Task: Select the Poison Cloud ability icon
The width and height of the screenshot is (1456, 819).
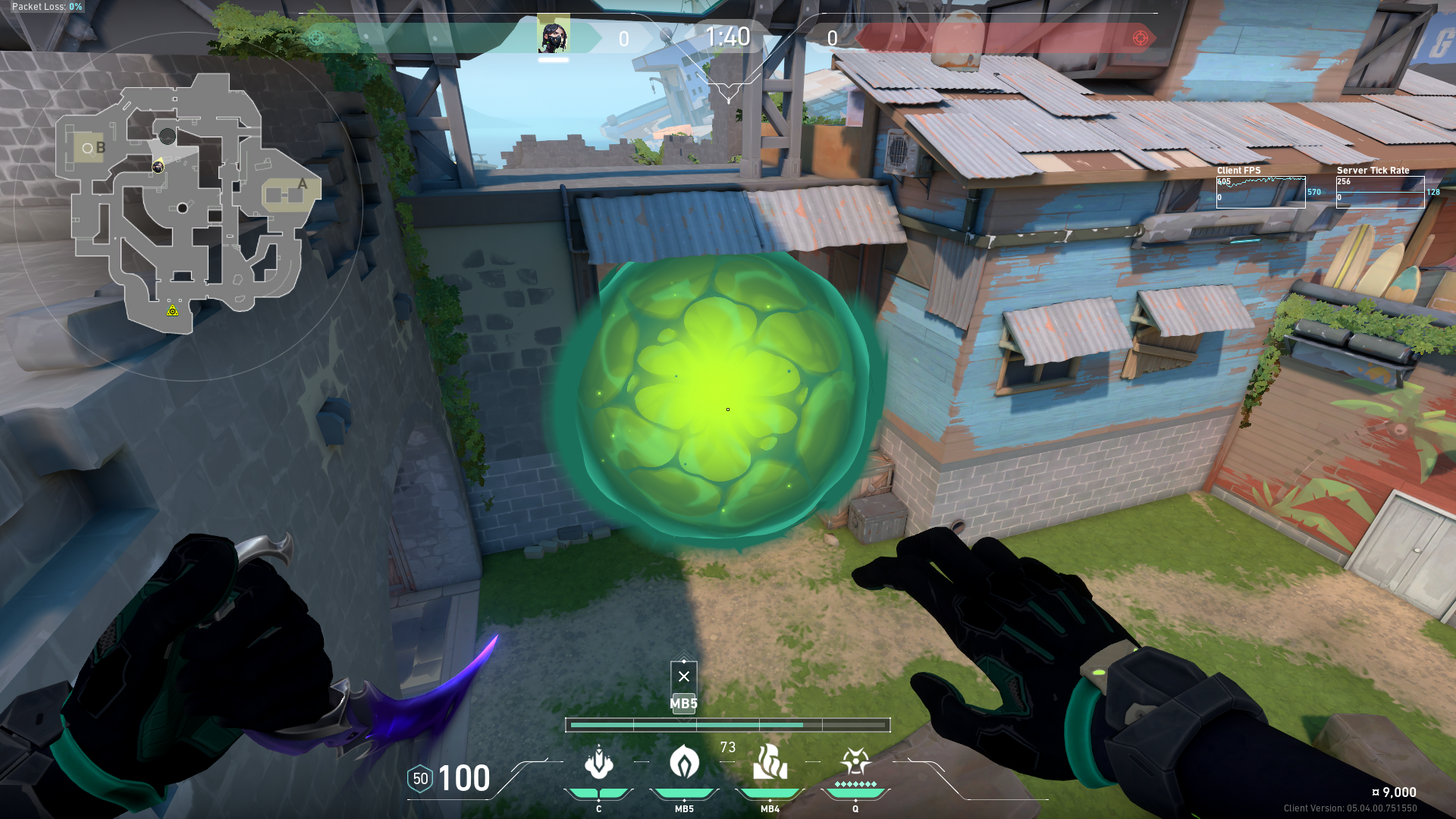Action: pyautogui.click(x=684, y=761)
